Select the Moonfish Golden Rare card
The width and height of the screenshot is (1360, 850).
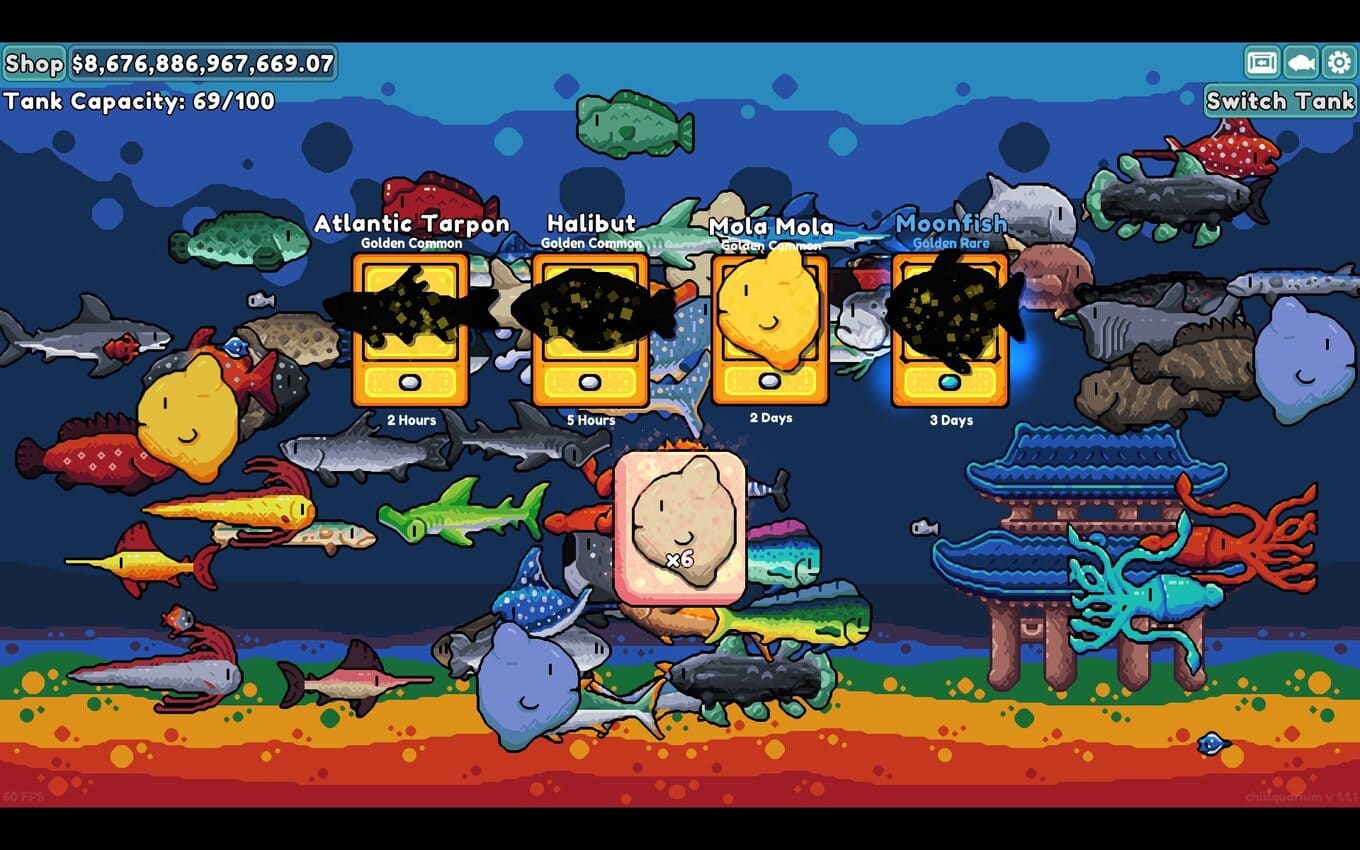[950, 330]
